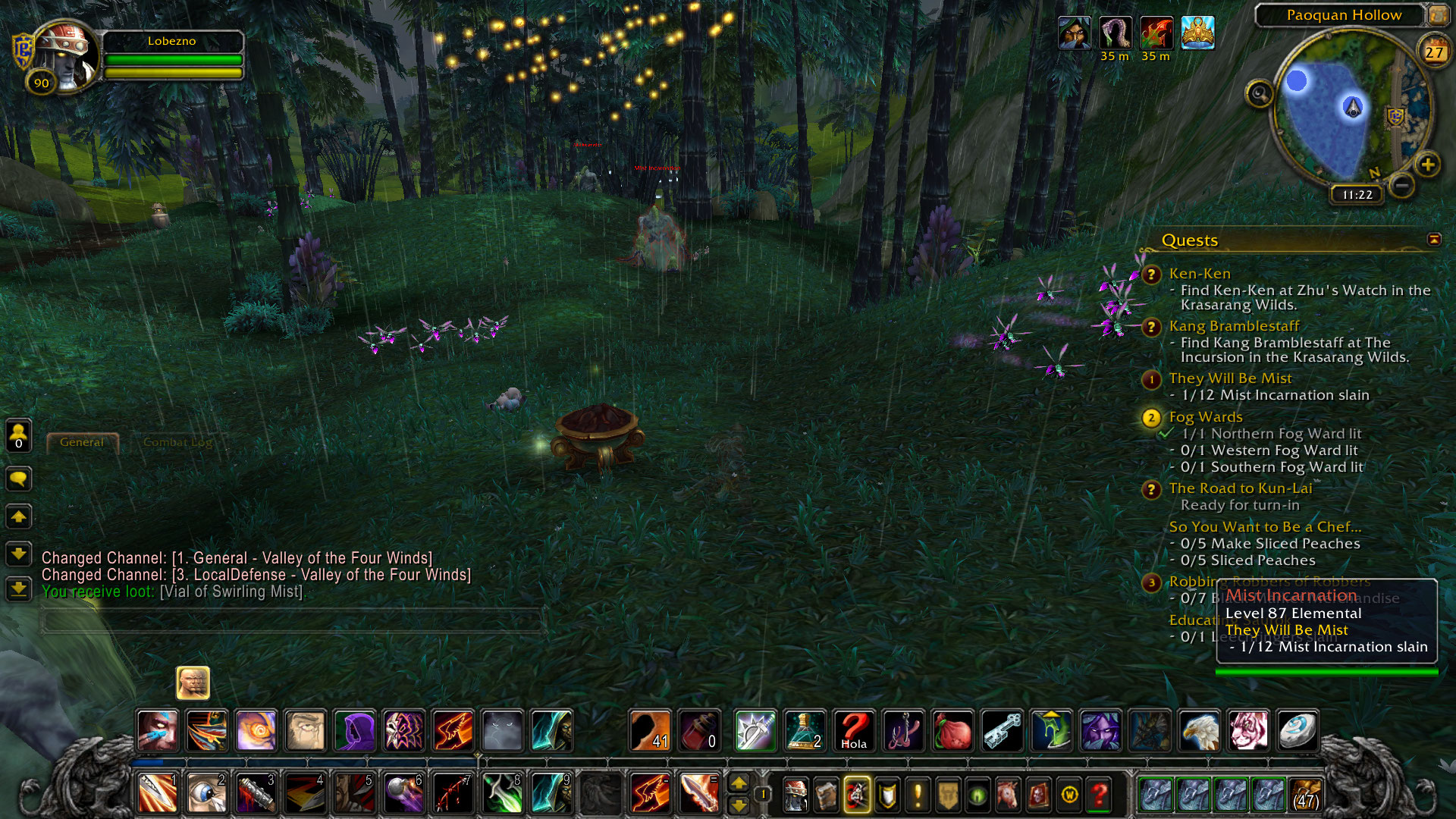Open the They Will Be Mist quest
Image resolution: width=1456 pixels, height=819 pixels.
tap(1229, 378)
